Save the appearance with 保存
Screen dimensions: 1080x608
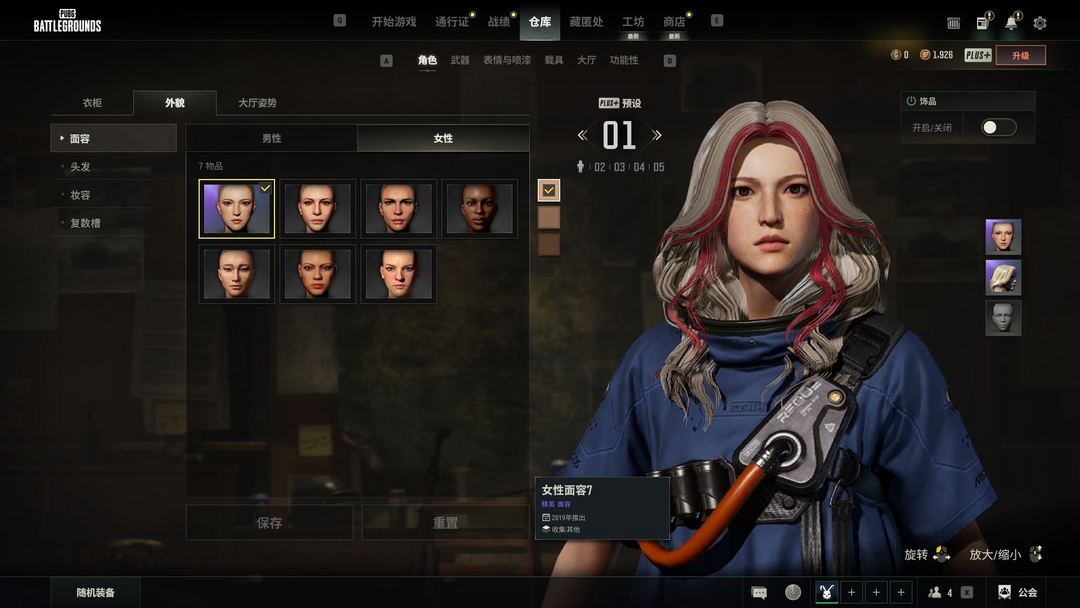click(x=270, y=523)
